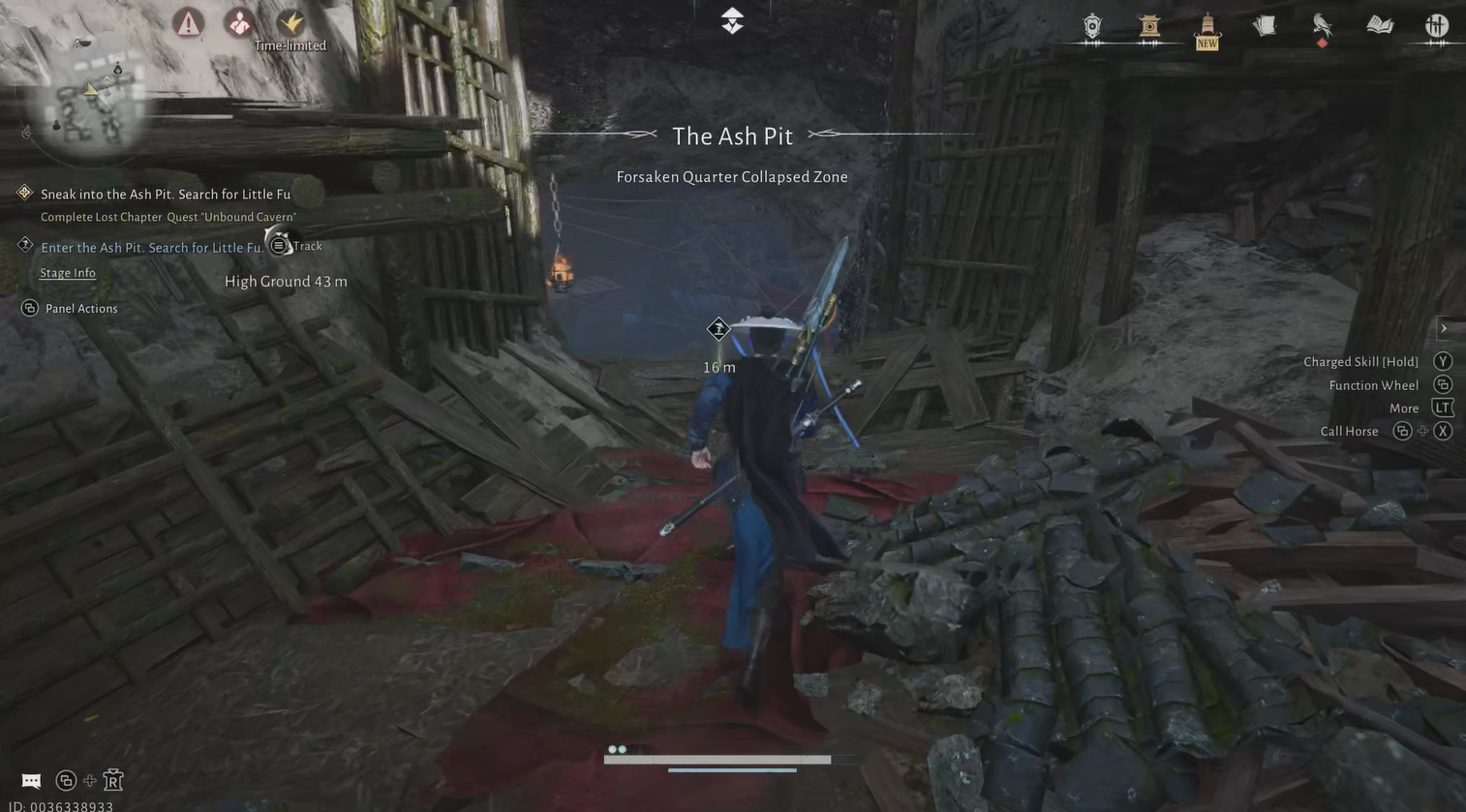
Task: Open the pagoda icon marked NEW
Action: (1206, 28)
